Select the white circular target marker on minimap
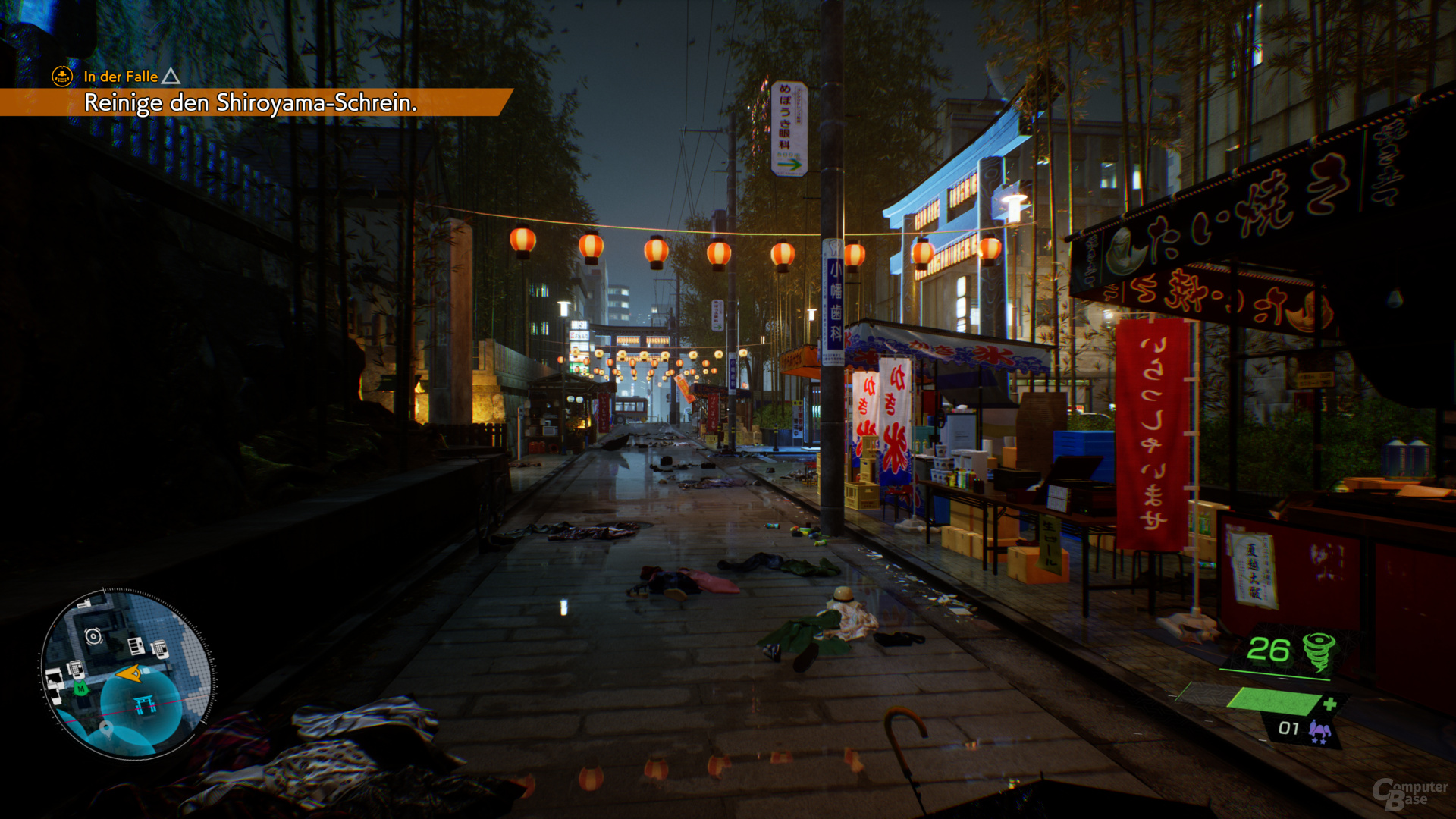The width and height of the screenshot is (1456, 819). coord(93,636)
